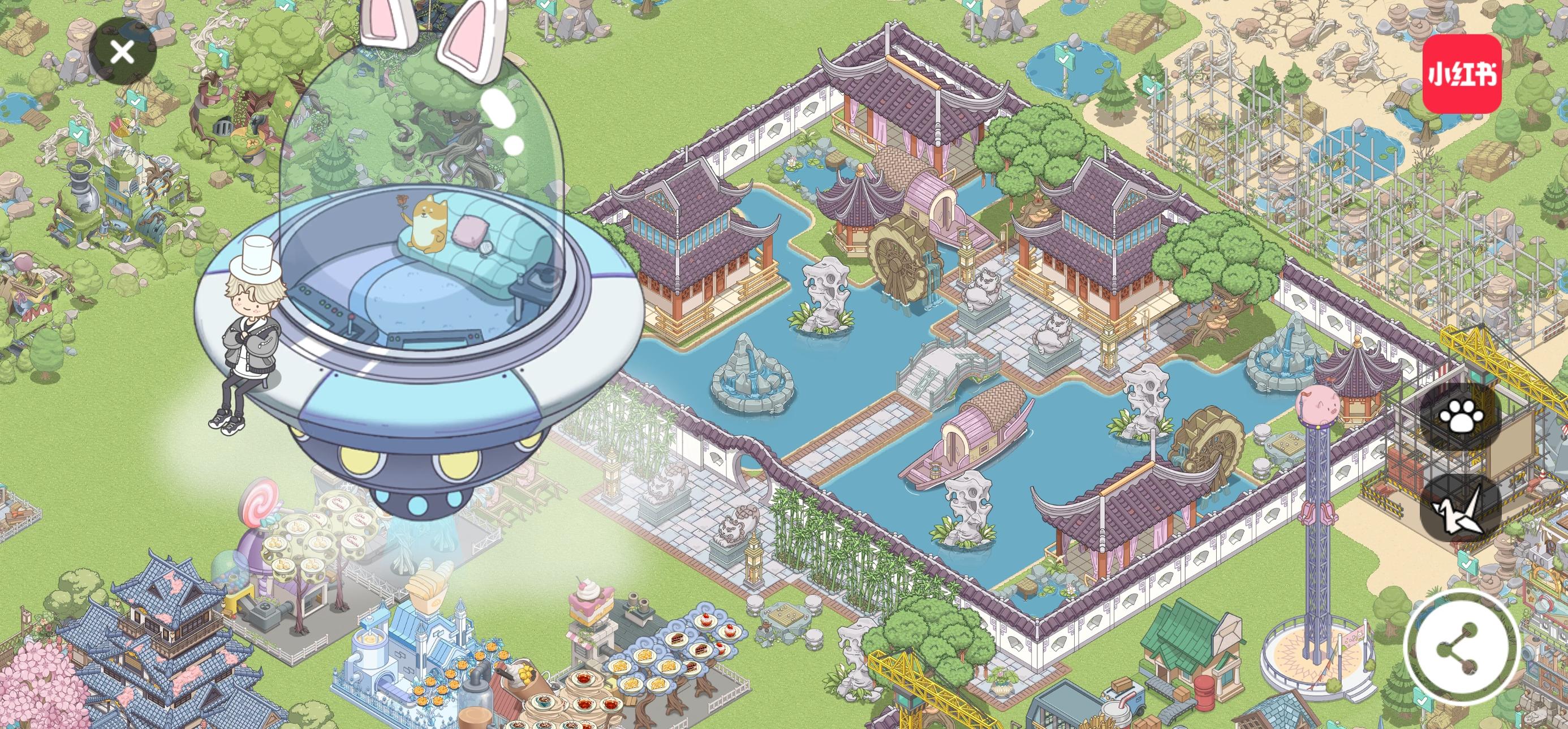The height and width of the screenshot is (729, 1568).
Task: Select the checkmark sign in the top-left grass
Action: tap(136, 102)
